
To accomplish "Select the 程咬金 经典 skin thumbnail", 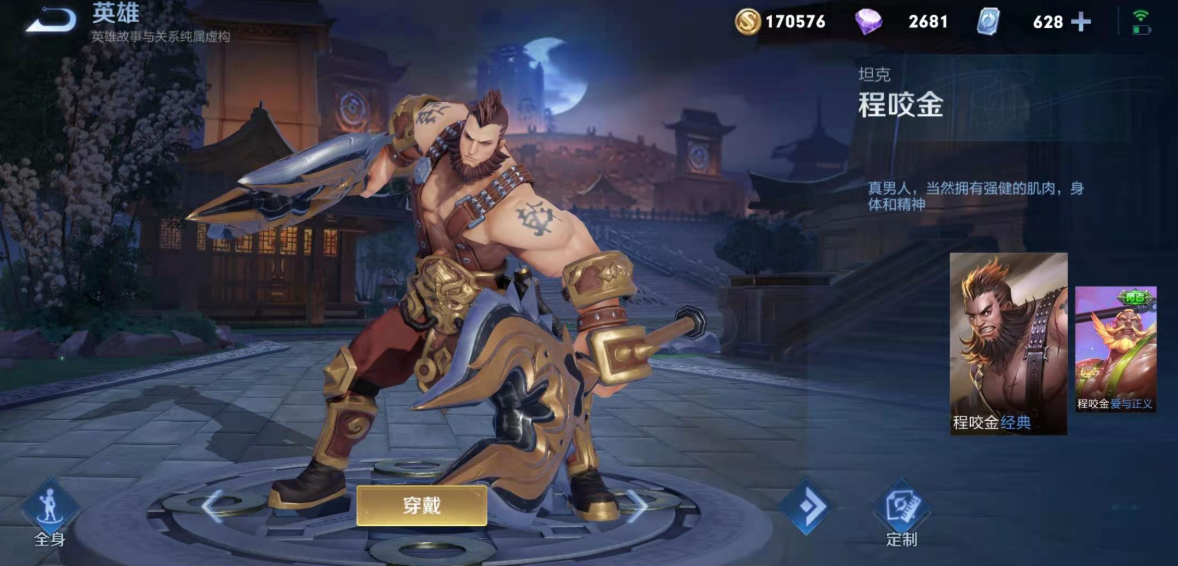I will (x=1008, y=343).
